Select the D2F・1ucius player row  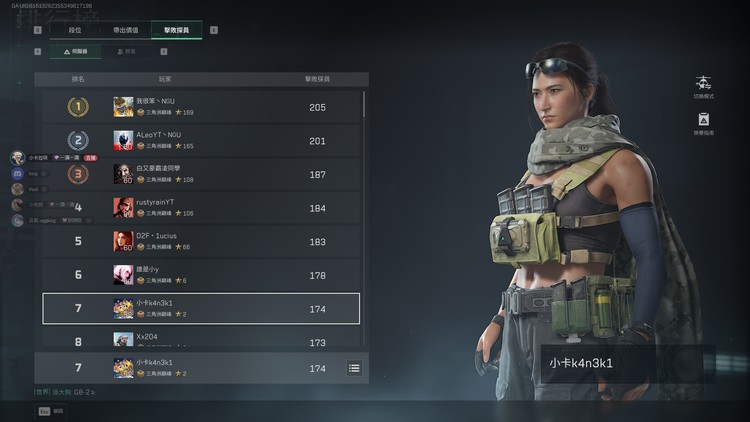[x=200, y=241]
